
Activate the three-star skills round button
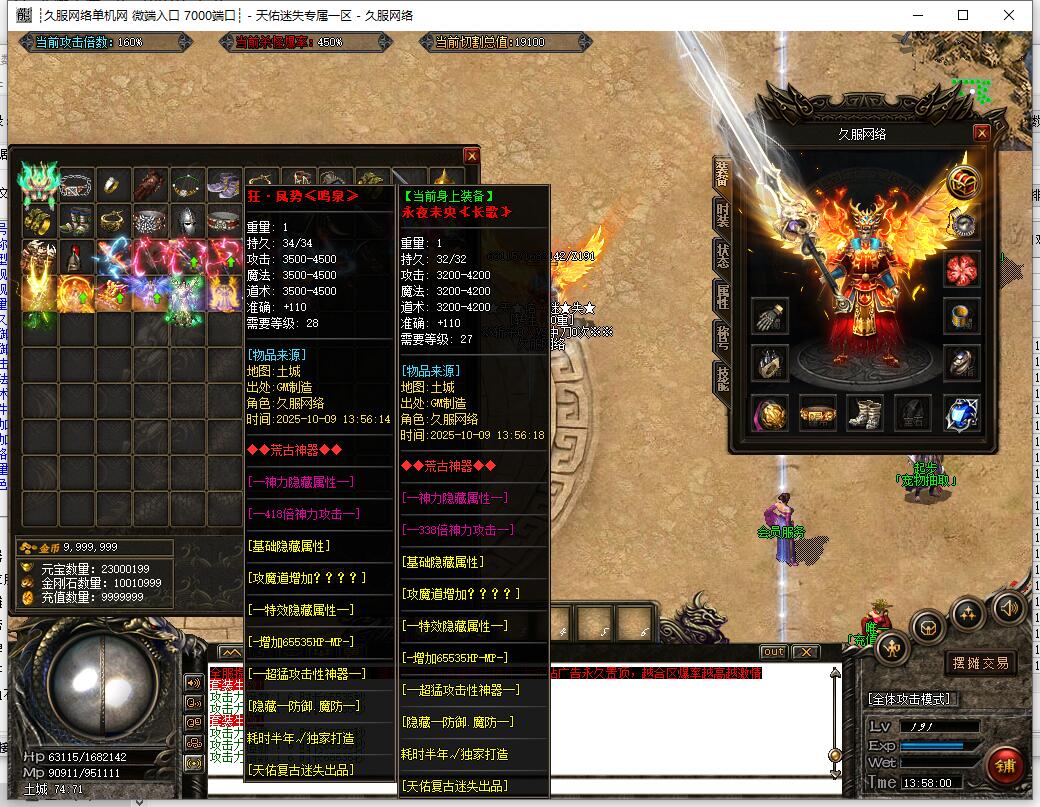coord(967,613)
